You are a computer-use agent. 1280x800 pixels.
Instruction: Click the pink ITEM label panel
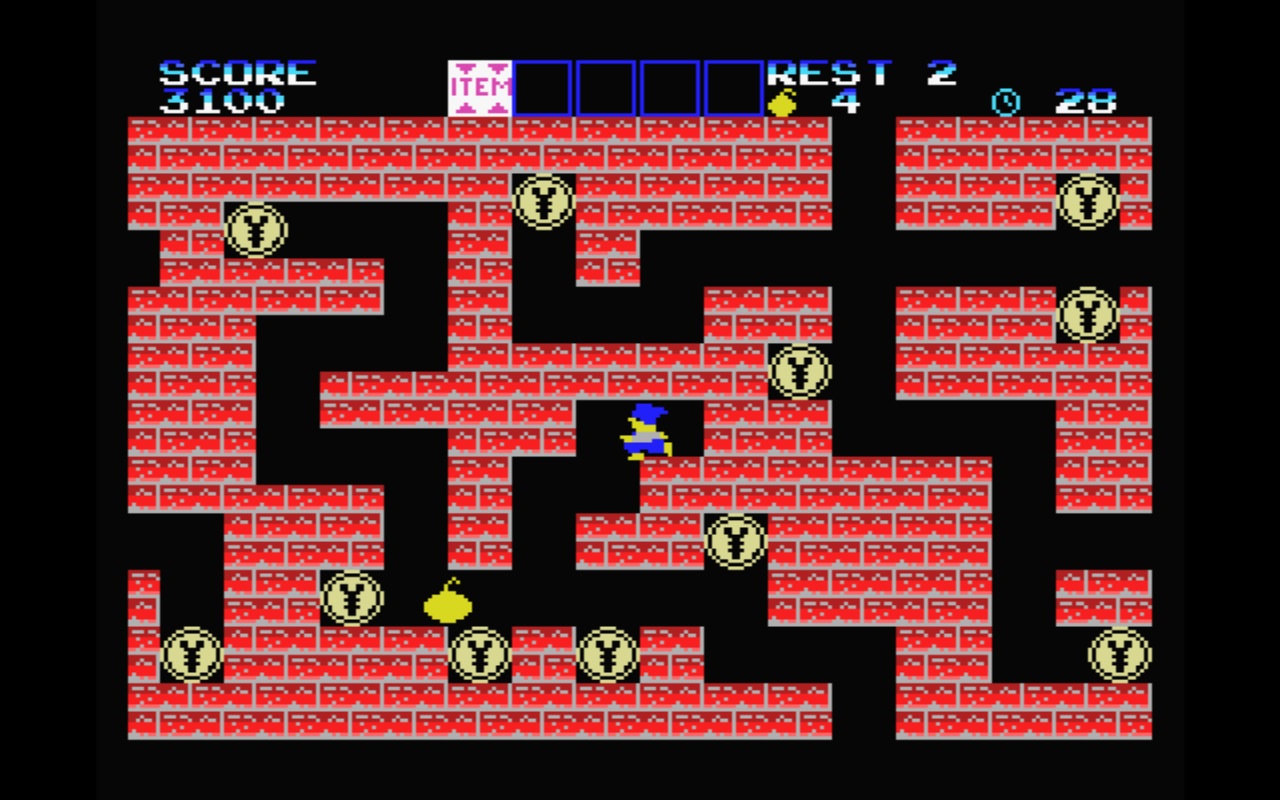(481, 87)
